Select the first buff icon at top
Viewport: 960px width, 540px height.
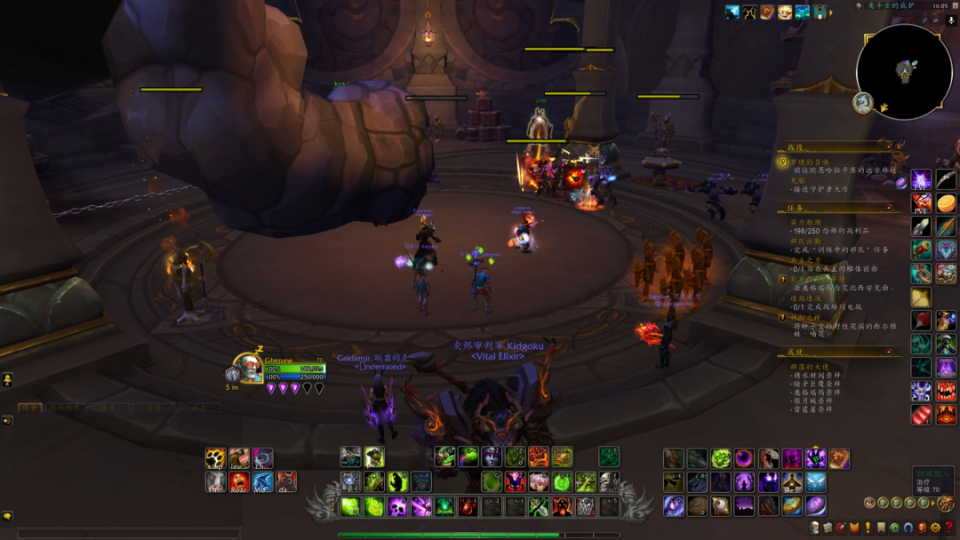tap(732, 12)
